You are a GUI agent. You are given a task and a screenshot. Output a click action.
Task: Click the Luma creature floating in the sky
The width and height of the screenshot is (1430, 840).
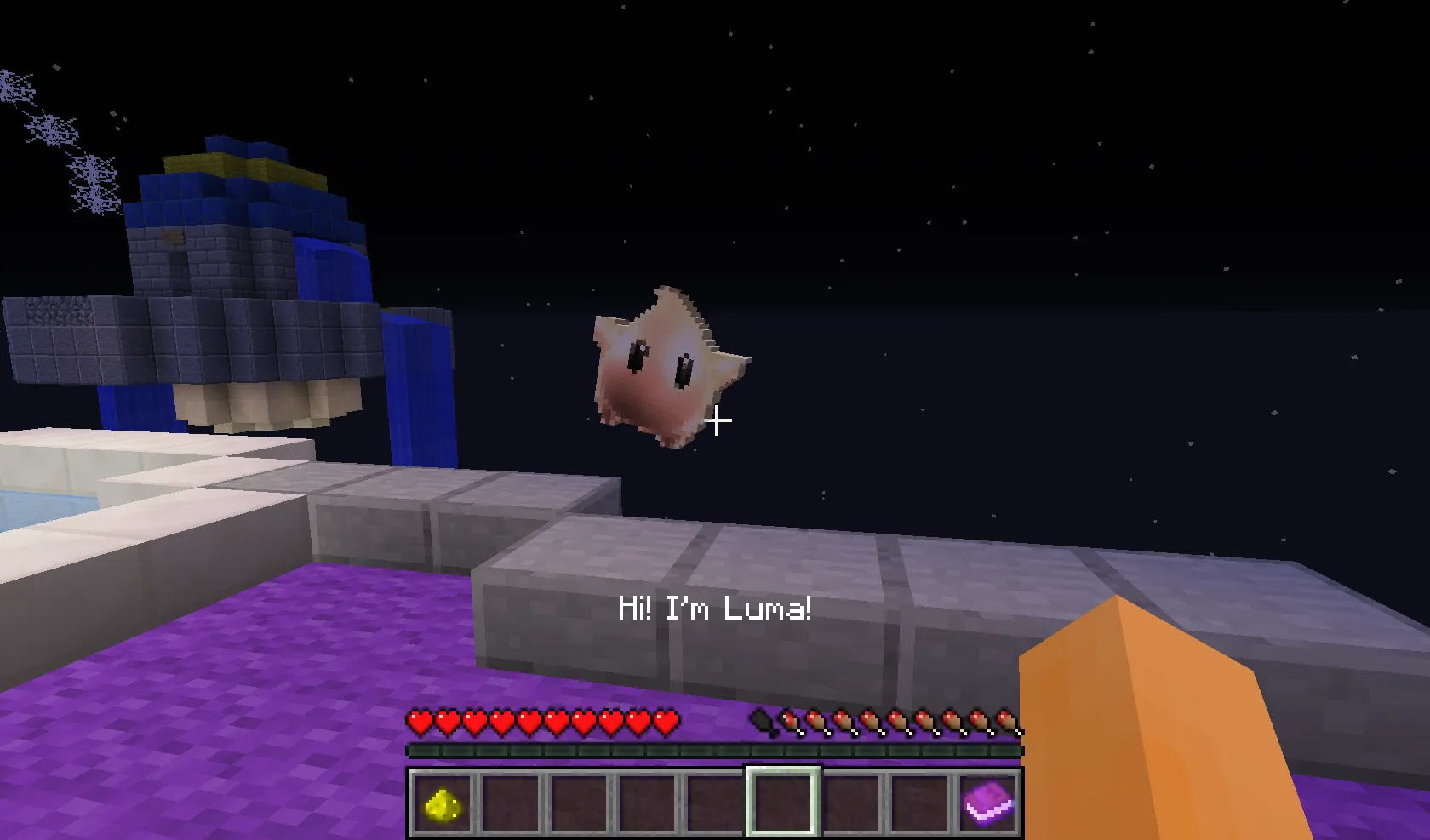668,366
